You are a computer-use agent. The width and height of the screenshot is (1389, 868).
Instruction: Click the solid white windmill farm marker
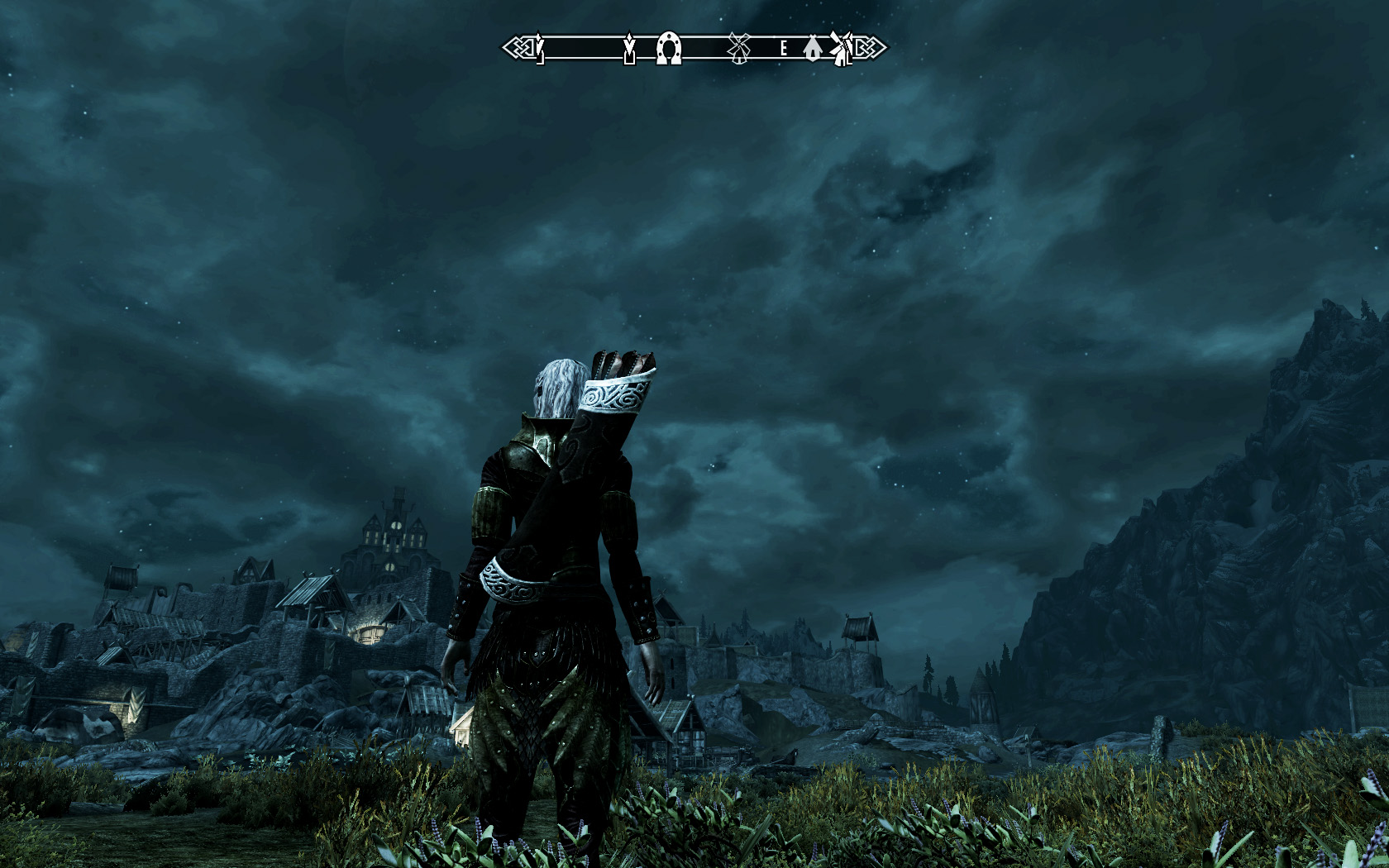click(x=841, y=48)
